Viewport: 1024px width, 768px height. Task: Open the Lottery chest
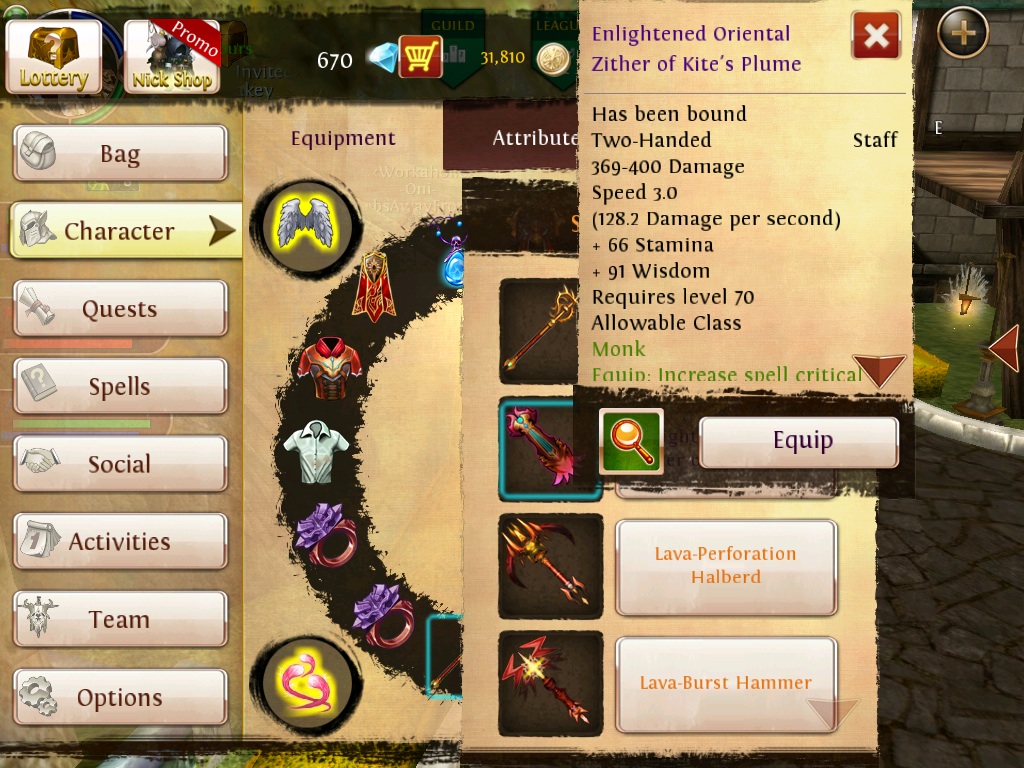click(x=54, y=56)
